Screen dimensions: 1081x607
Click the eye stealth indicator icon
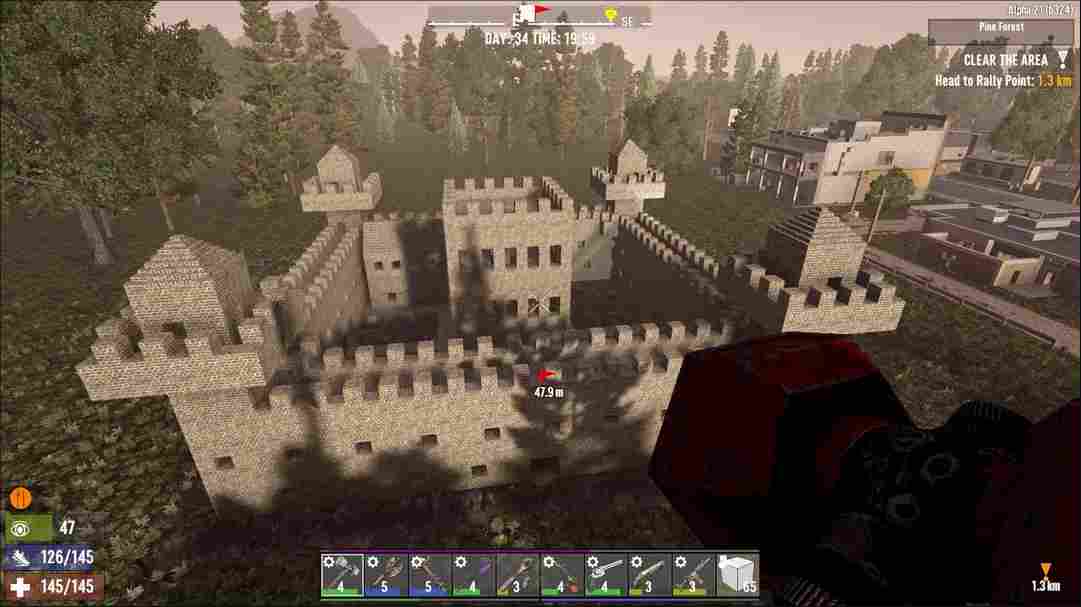[x=19, y=528]
